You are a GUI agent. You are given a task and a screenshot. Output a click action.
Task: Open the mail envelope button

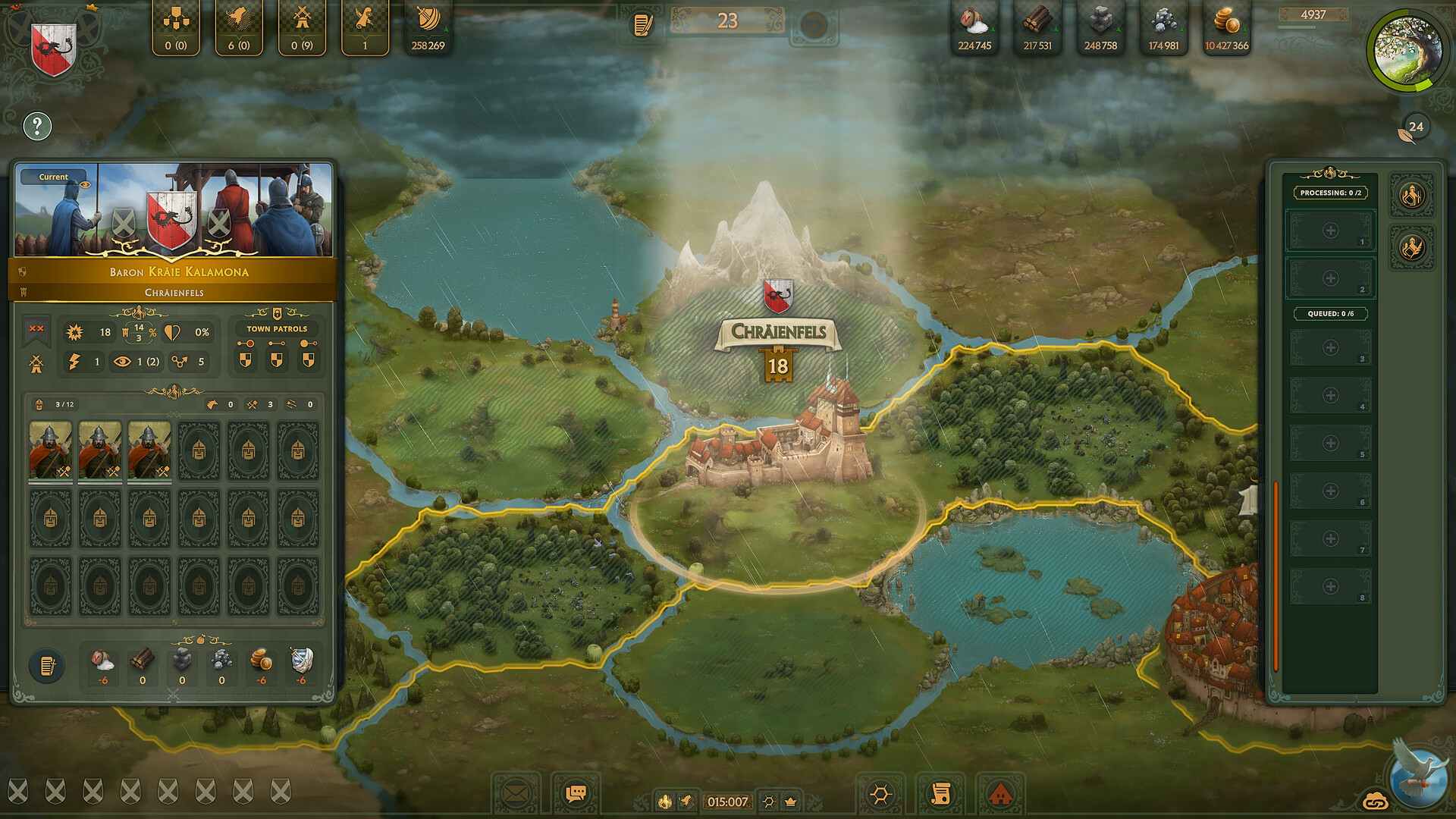pos(516,794)
